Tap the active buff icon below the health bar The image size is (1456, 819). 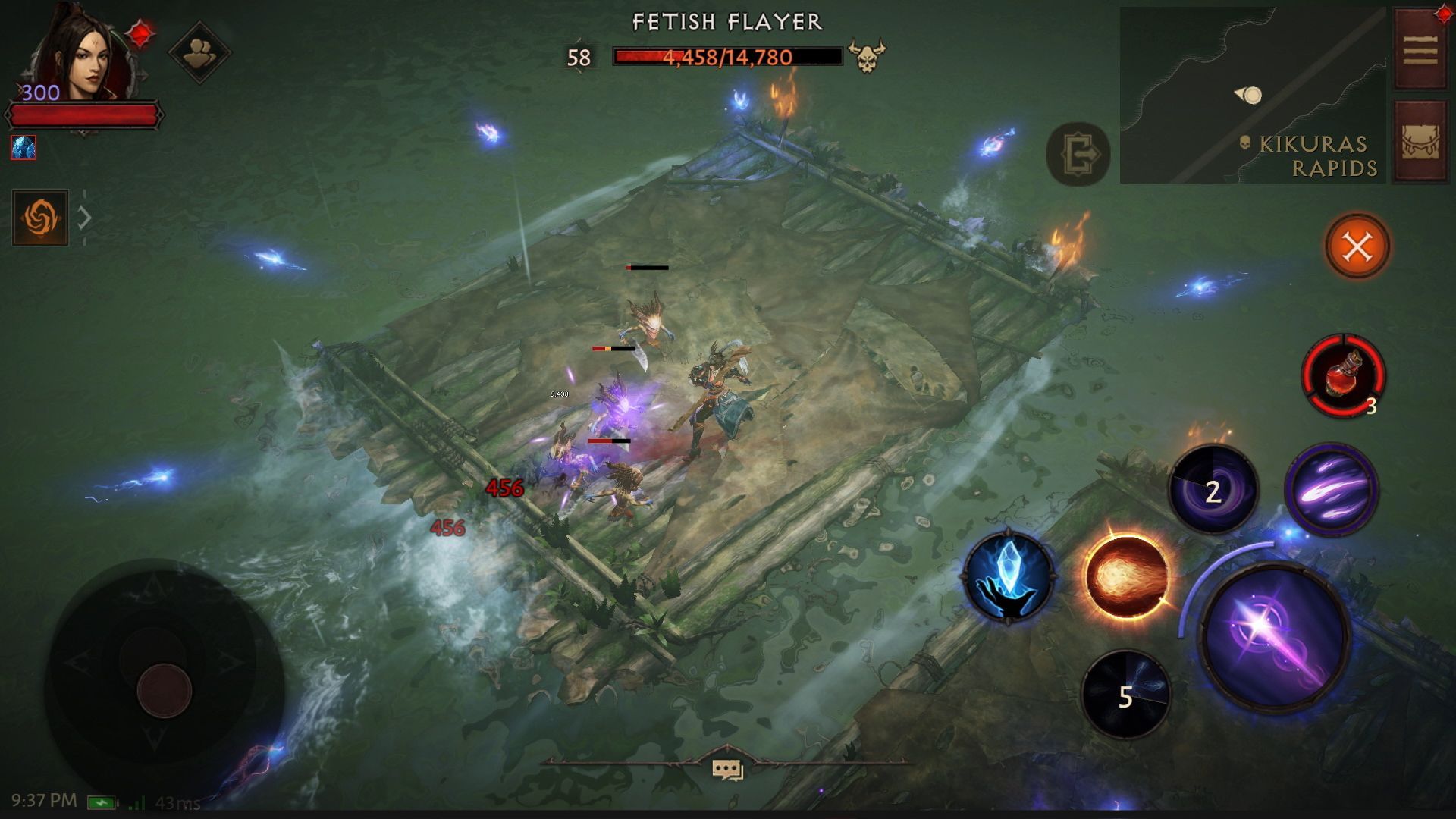coord(23,148)
